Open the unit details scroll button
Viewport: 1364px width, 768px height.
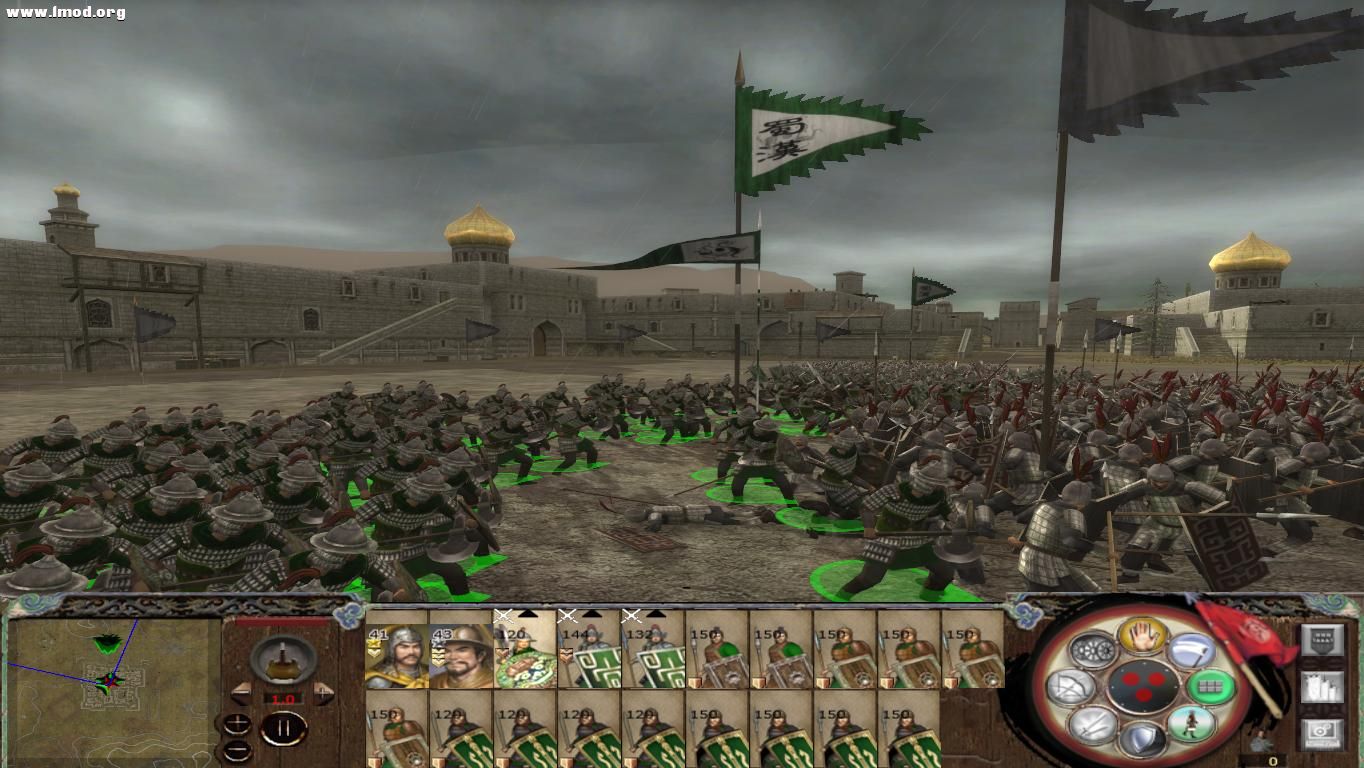coord(1323,688)
